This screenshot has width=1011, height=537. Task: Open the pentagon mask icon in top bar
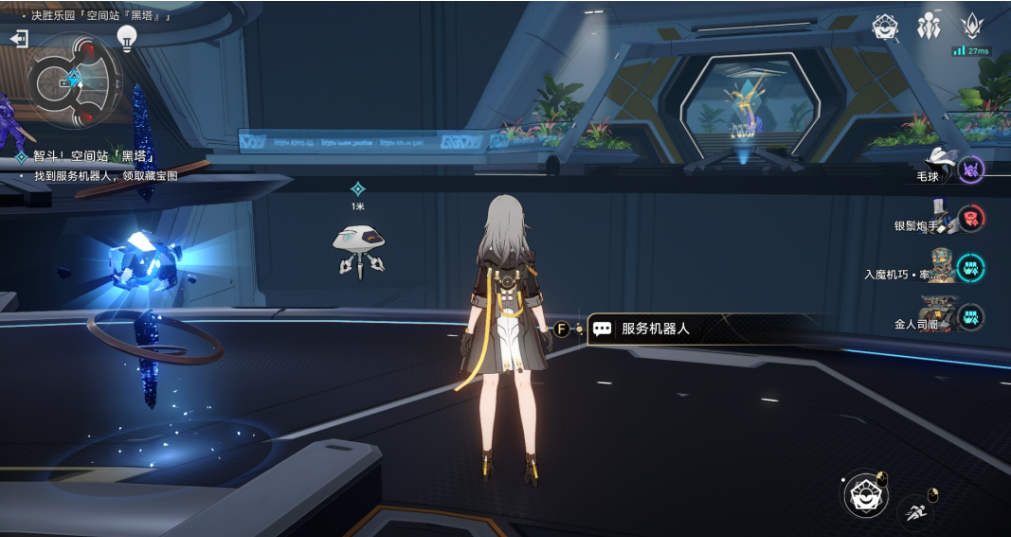(x=884, y=27)
